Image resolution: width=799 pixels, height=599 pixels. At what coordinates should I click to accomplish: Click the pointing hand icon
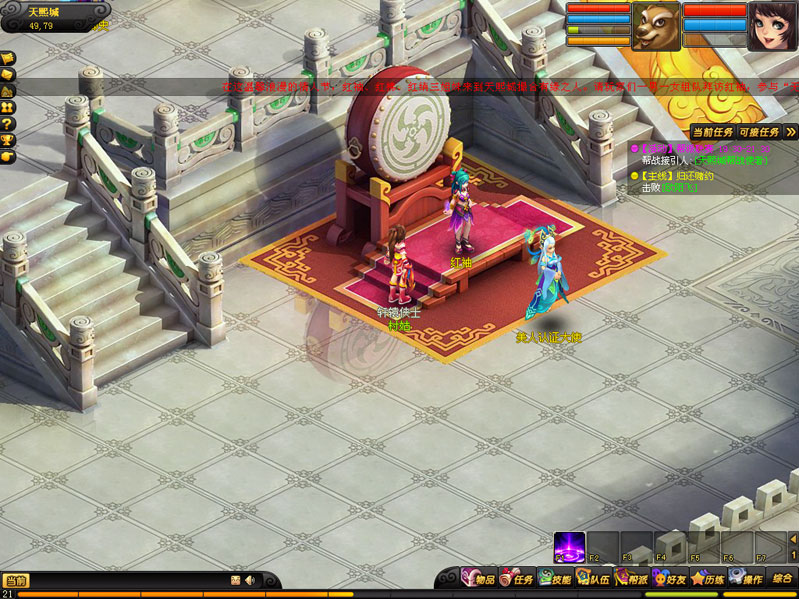[x=7, y=156]
